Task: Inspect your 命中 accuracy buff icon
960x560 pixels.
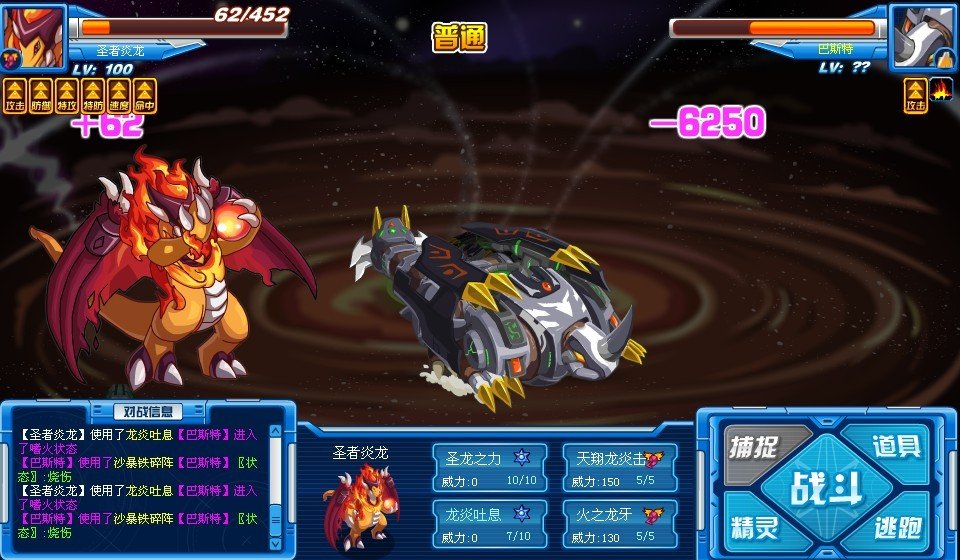Action: (x=145, y=96)
